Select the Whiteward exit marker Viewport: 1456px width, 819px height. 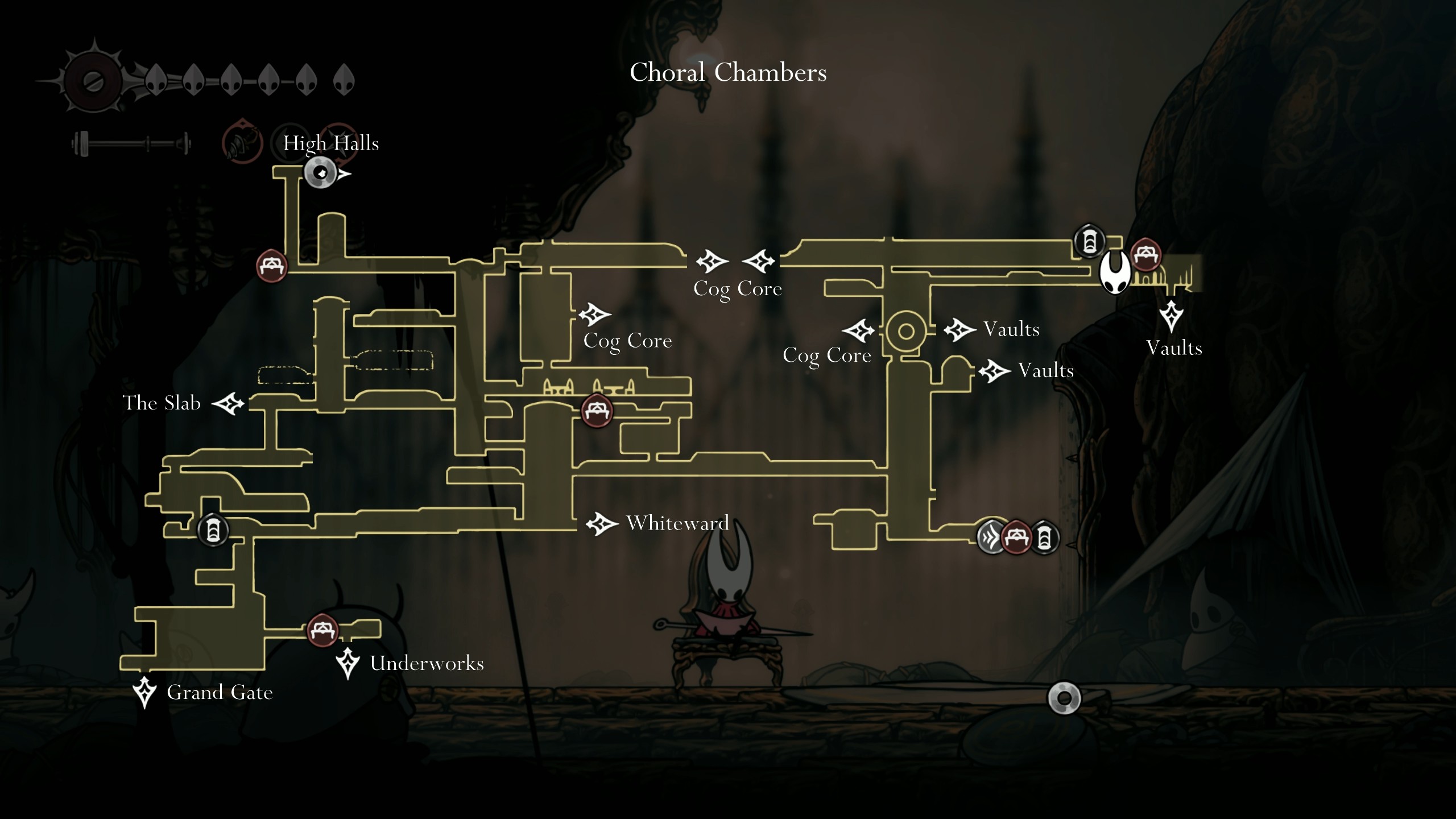(x=602, y=523)
